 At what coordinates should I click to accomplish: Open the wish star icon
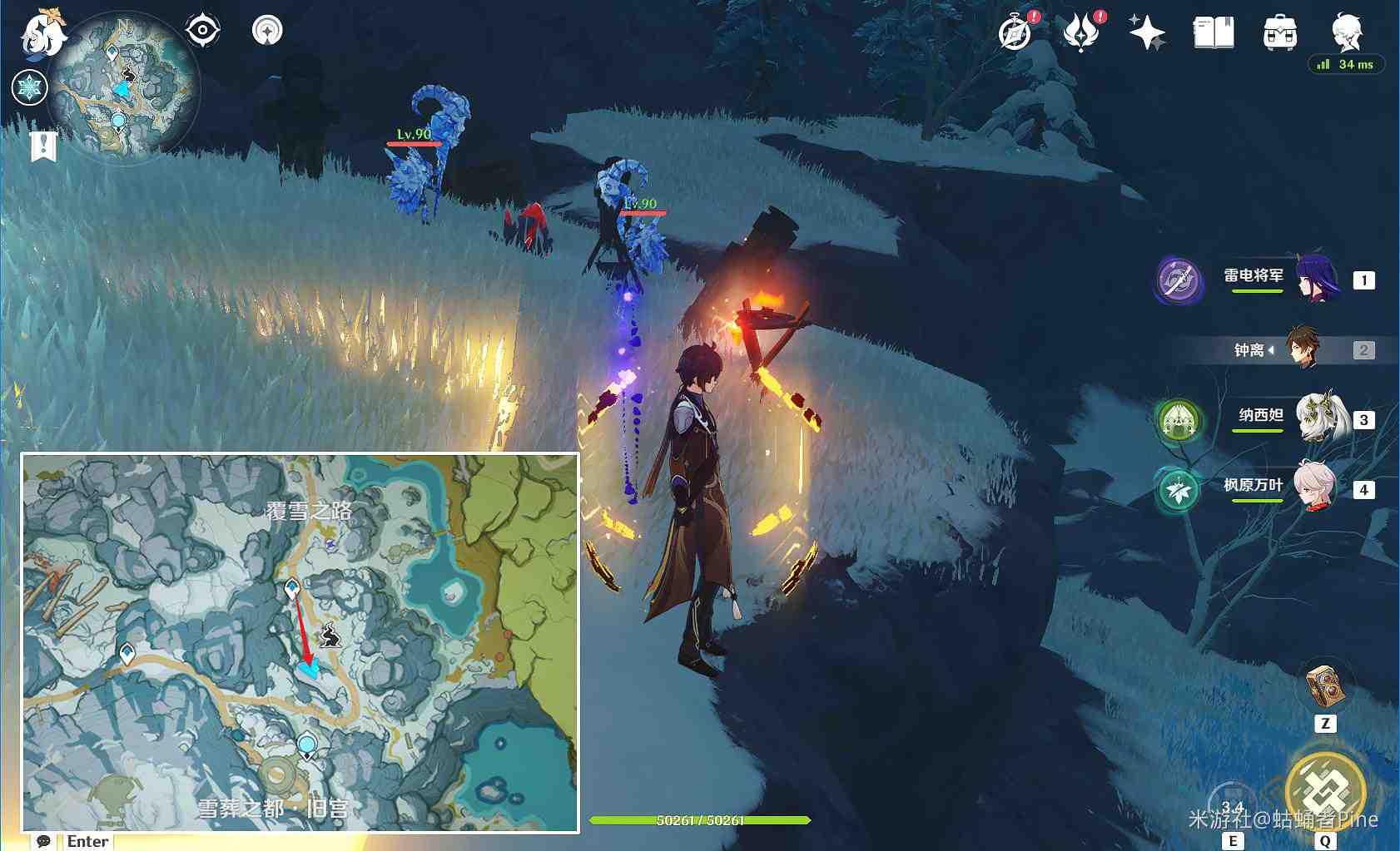pyautogui.click(x=1147, y=33)
